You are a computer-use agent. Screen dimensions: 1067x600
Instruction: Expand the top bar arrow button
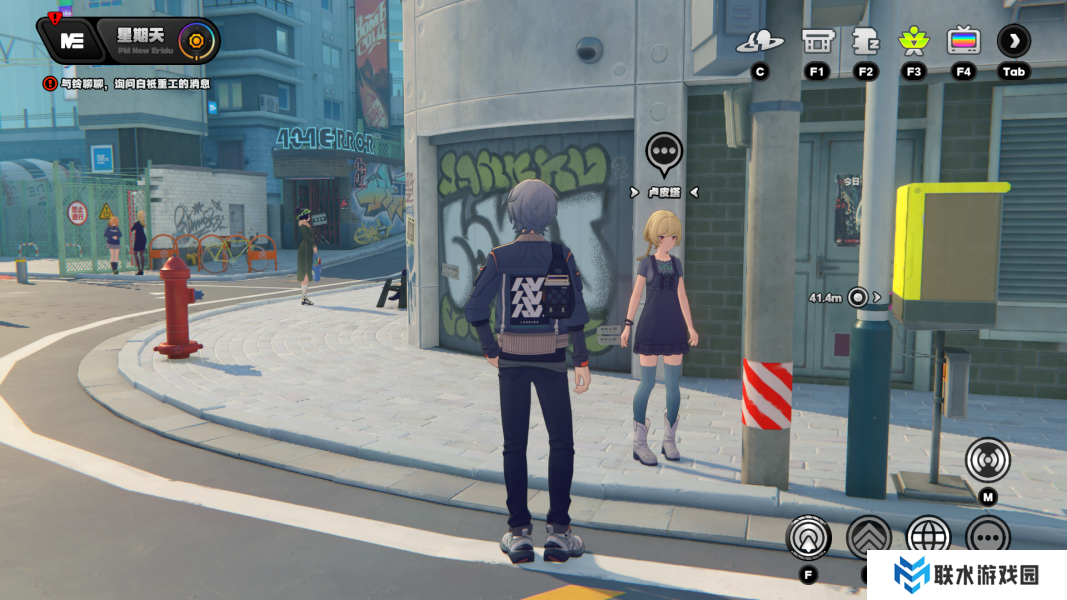click(x=1014, y=41)
